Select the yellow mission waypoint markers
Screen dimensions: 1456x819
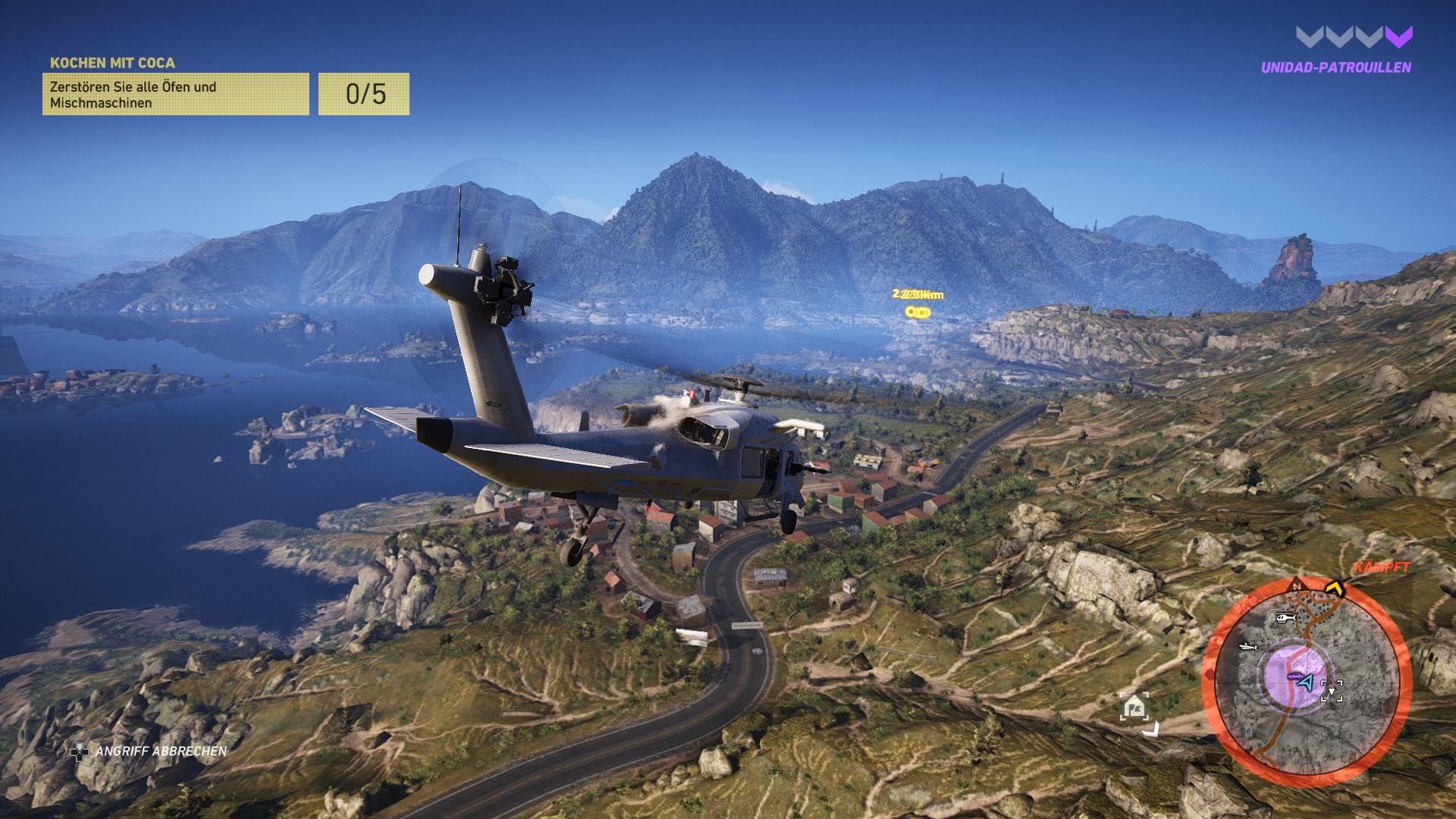(918, 312)
